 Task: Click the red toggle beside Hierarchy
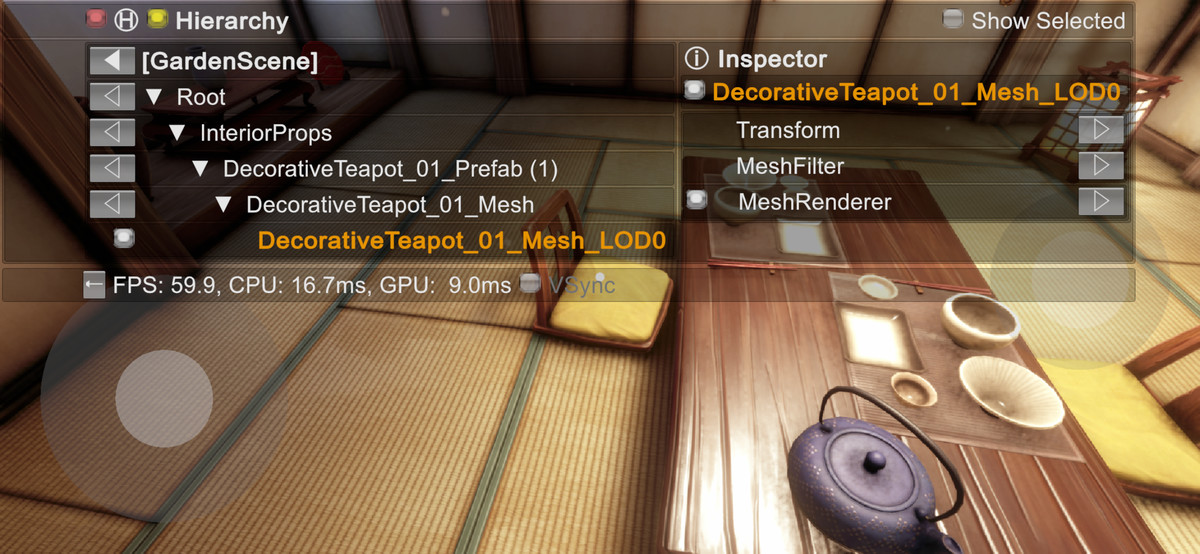pyautogui.click(x=96, y=19)
